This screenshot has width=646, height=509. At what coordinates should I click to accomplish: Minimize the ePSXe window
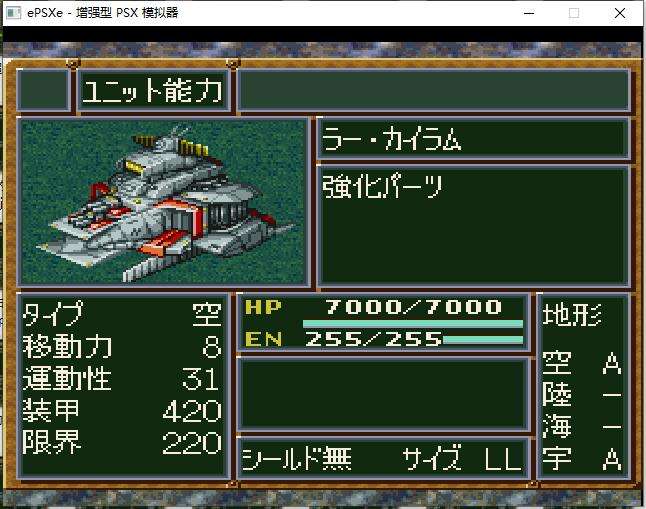[x=527, y=13]
